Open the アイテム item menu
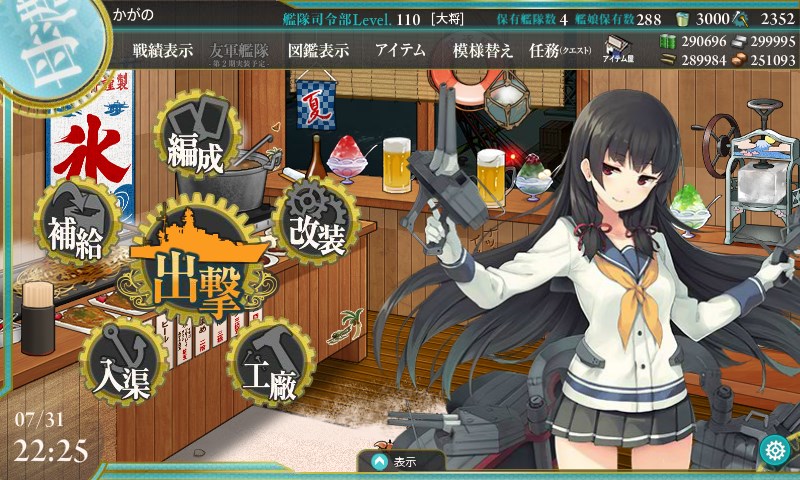Screen dimensions: 800x480 [400, 50]
